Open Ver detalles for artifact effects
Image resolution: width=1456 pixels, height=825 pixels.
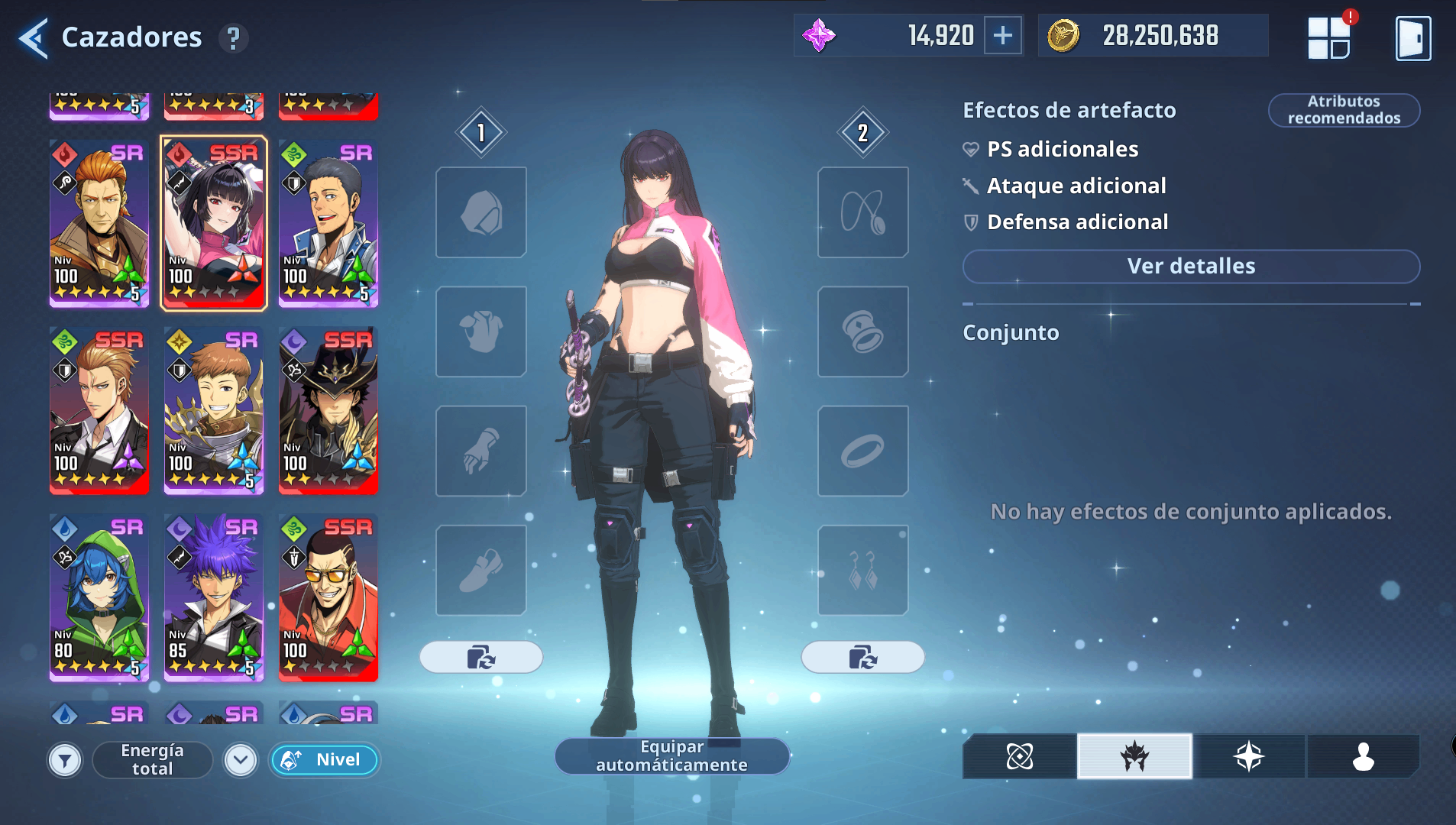pyautogui.click(x=1189, y=266)
